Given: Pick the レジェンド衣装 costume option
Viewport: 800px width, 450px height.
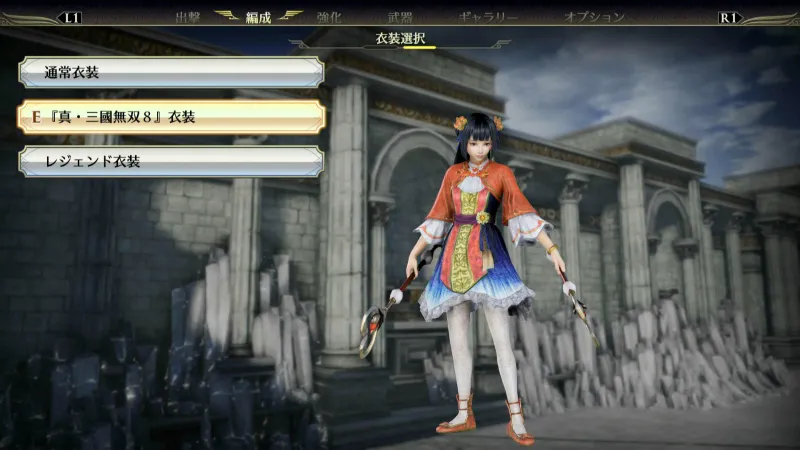Looking at the screenshot, I should 171,162.
